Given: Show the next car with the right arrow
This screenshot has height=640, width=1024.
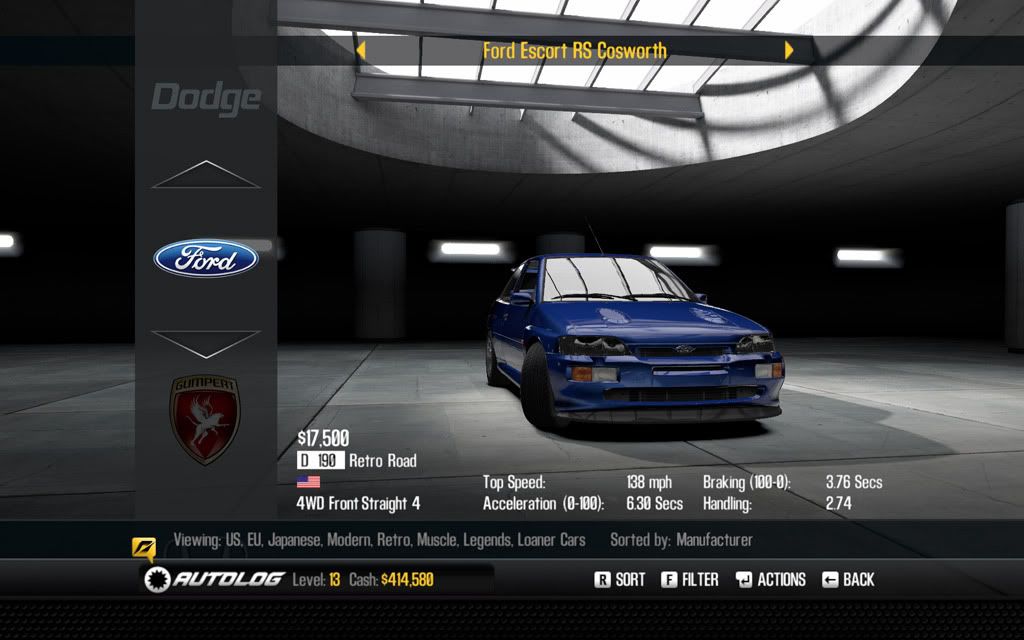Looking at the screenshot, I should (x=789, y=50).
